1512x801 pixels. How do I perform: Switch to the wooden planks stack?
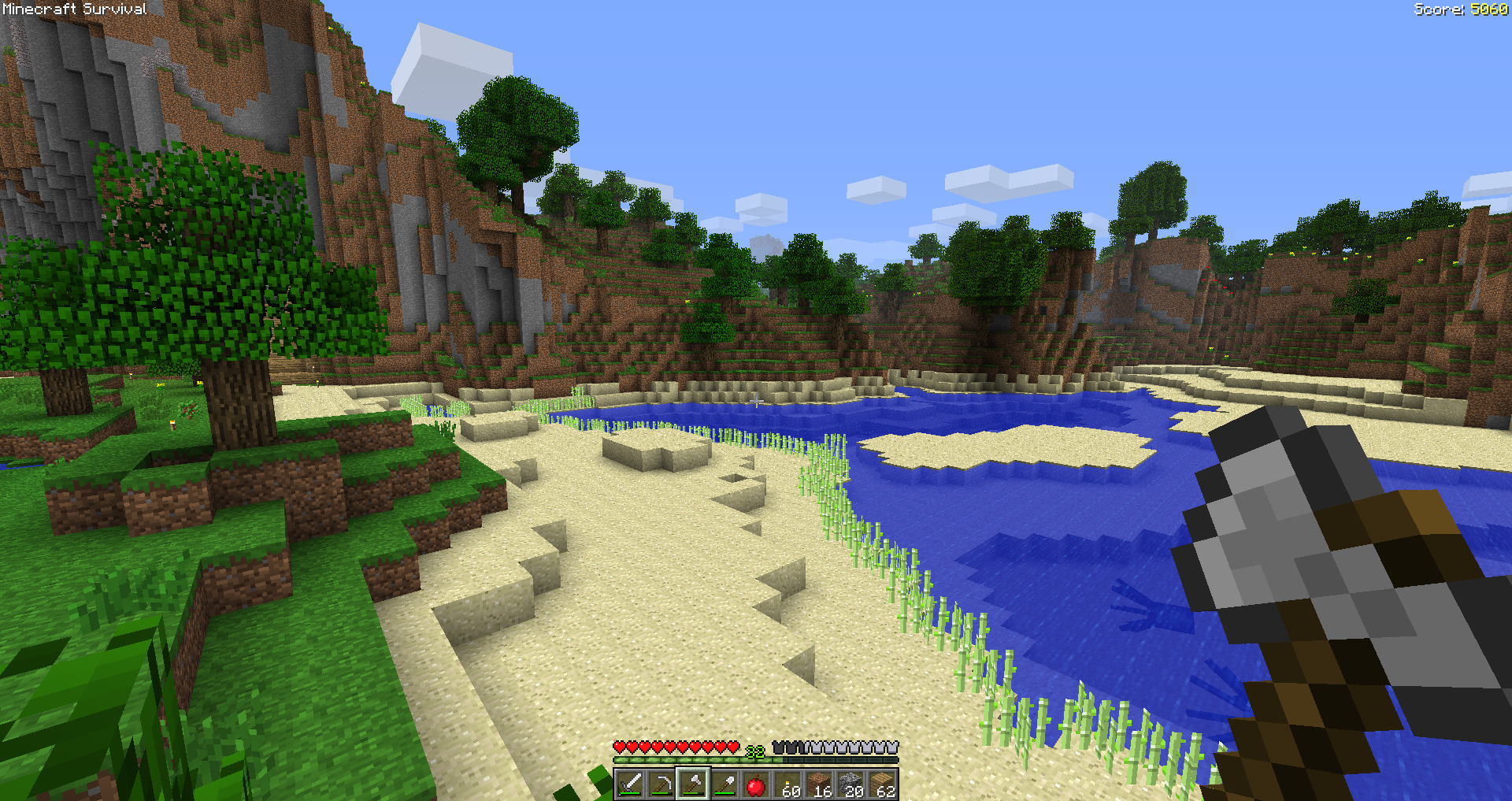[882, 784]
